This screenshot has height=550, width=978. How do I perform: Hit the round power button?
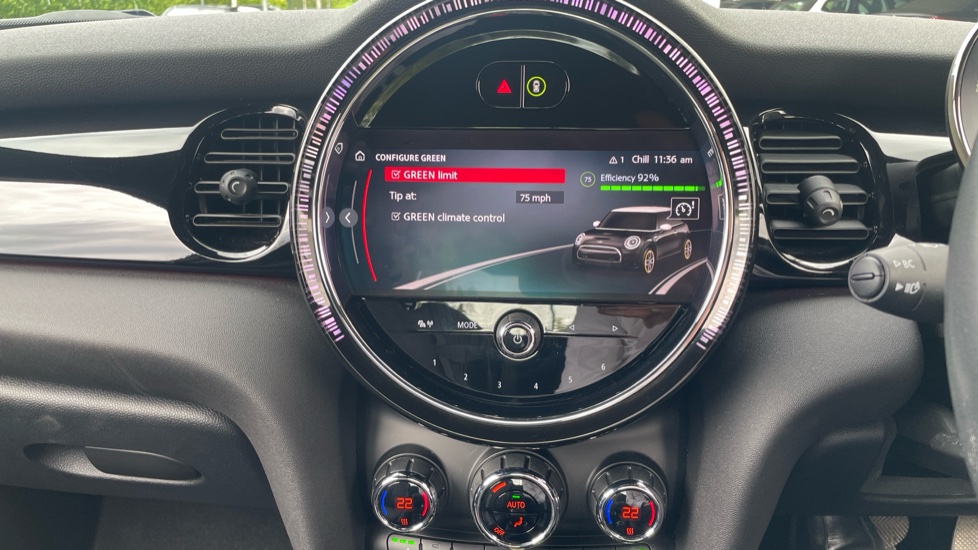click(x=518, y=337)
